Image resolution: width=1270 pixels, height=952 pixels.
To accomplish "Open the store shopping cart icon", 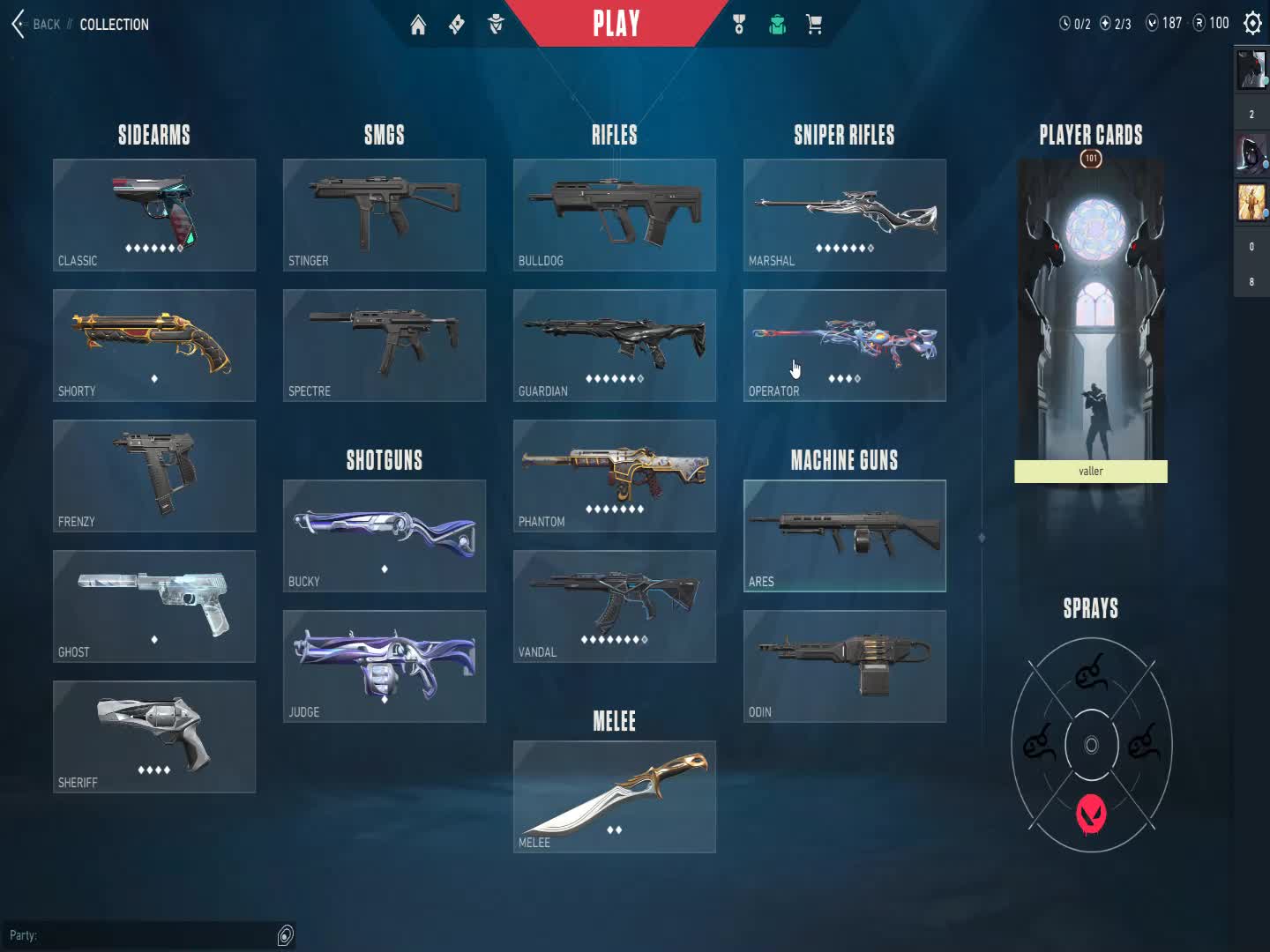I will (x=814, y=25).
